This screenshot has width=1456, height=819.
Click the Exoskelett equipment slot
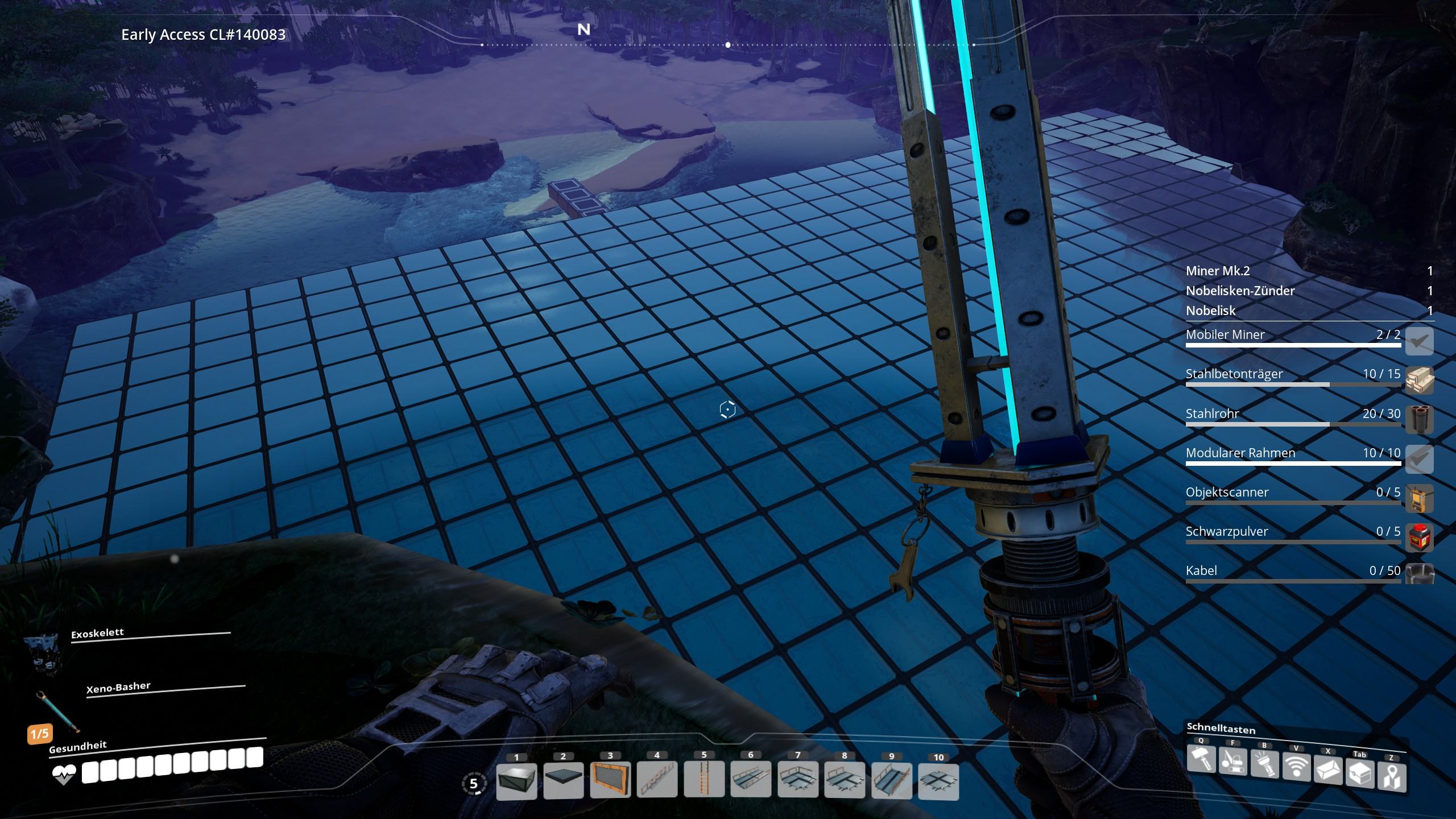(42, 652)
